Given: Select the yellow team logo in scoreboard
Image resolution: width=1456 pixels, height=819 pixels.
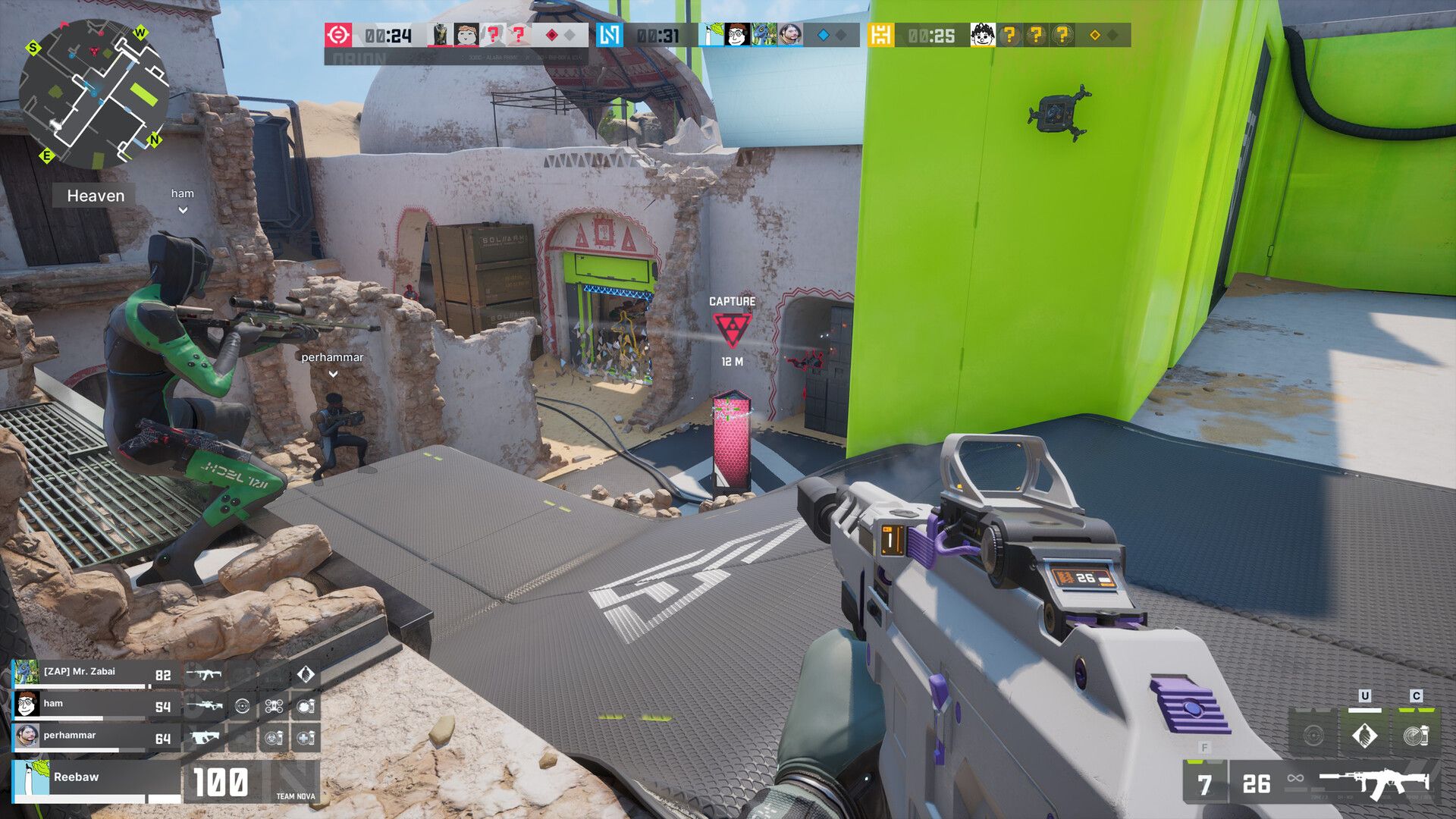Looking at the screenshot, I should click(880, 35).
